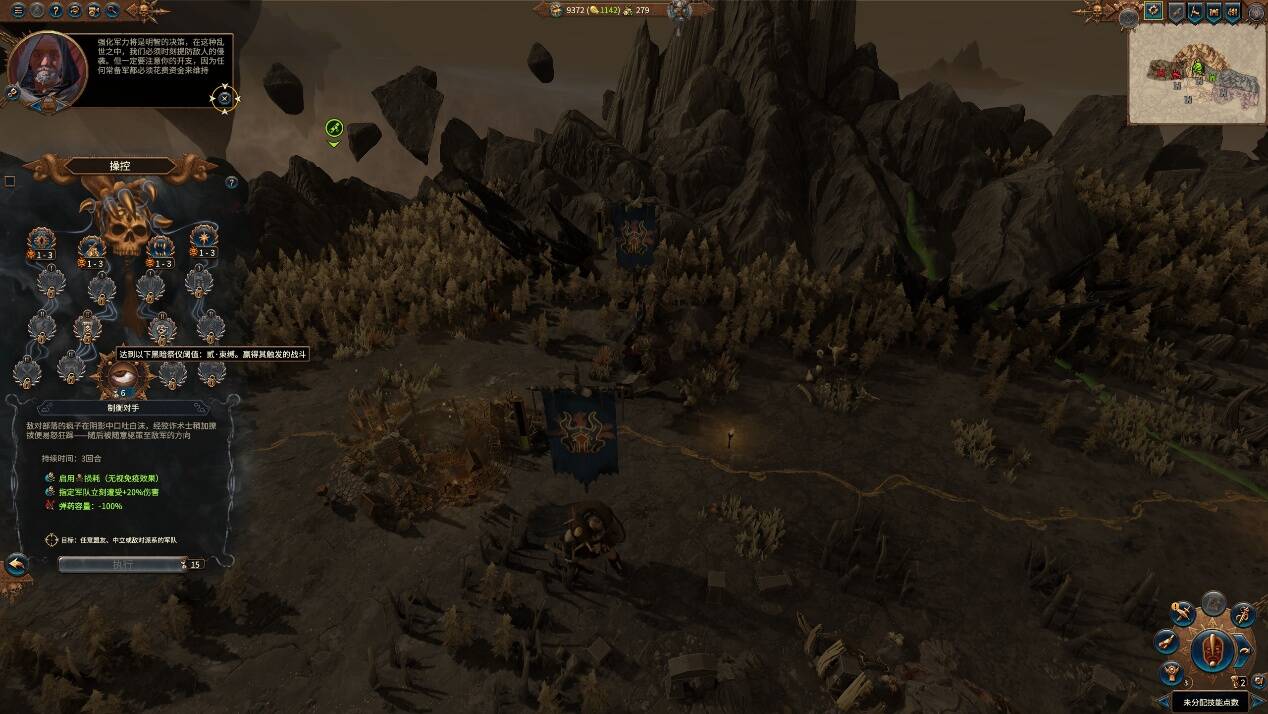The image size is (1268, 714).
Task: Click the 执行 execute button
Action: [122, 564]
